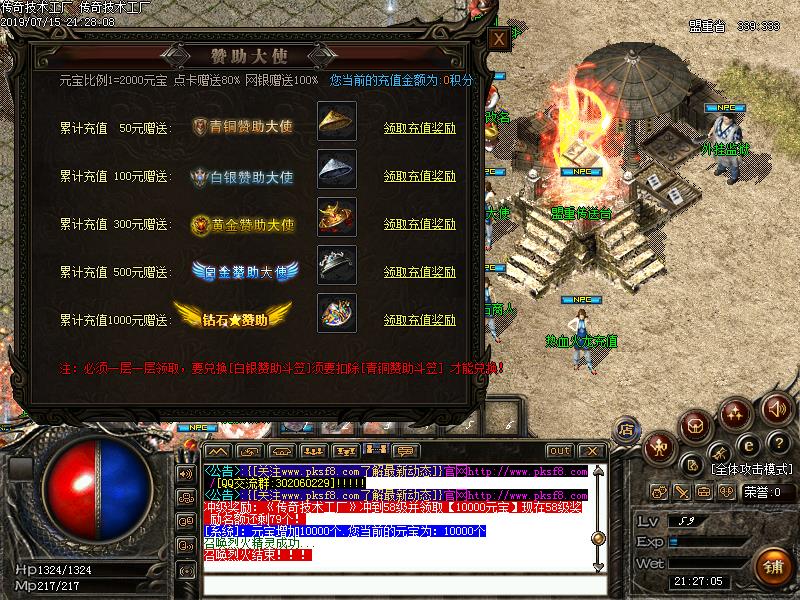Claim the 300元 gold sponsor reward
This screenshot has height=600, width=800.
[420, 224]
